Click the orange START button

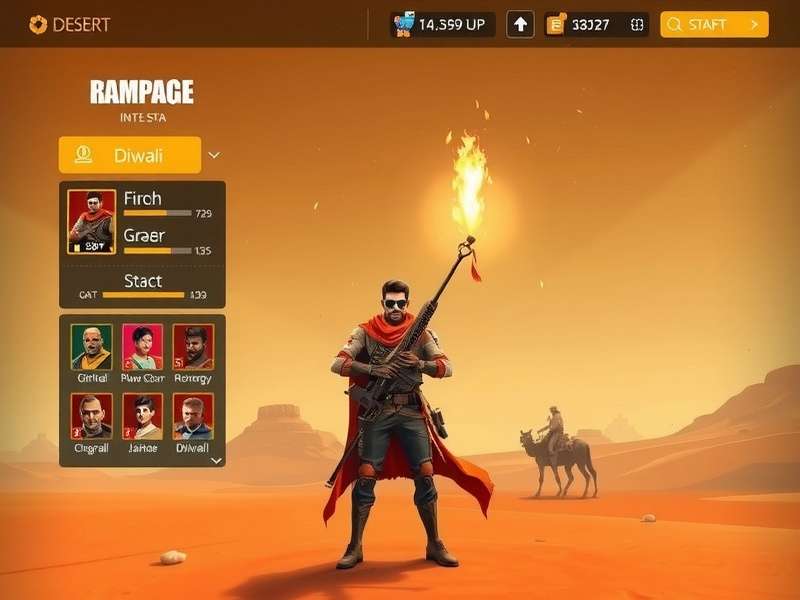[x=714, y=25]
